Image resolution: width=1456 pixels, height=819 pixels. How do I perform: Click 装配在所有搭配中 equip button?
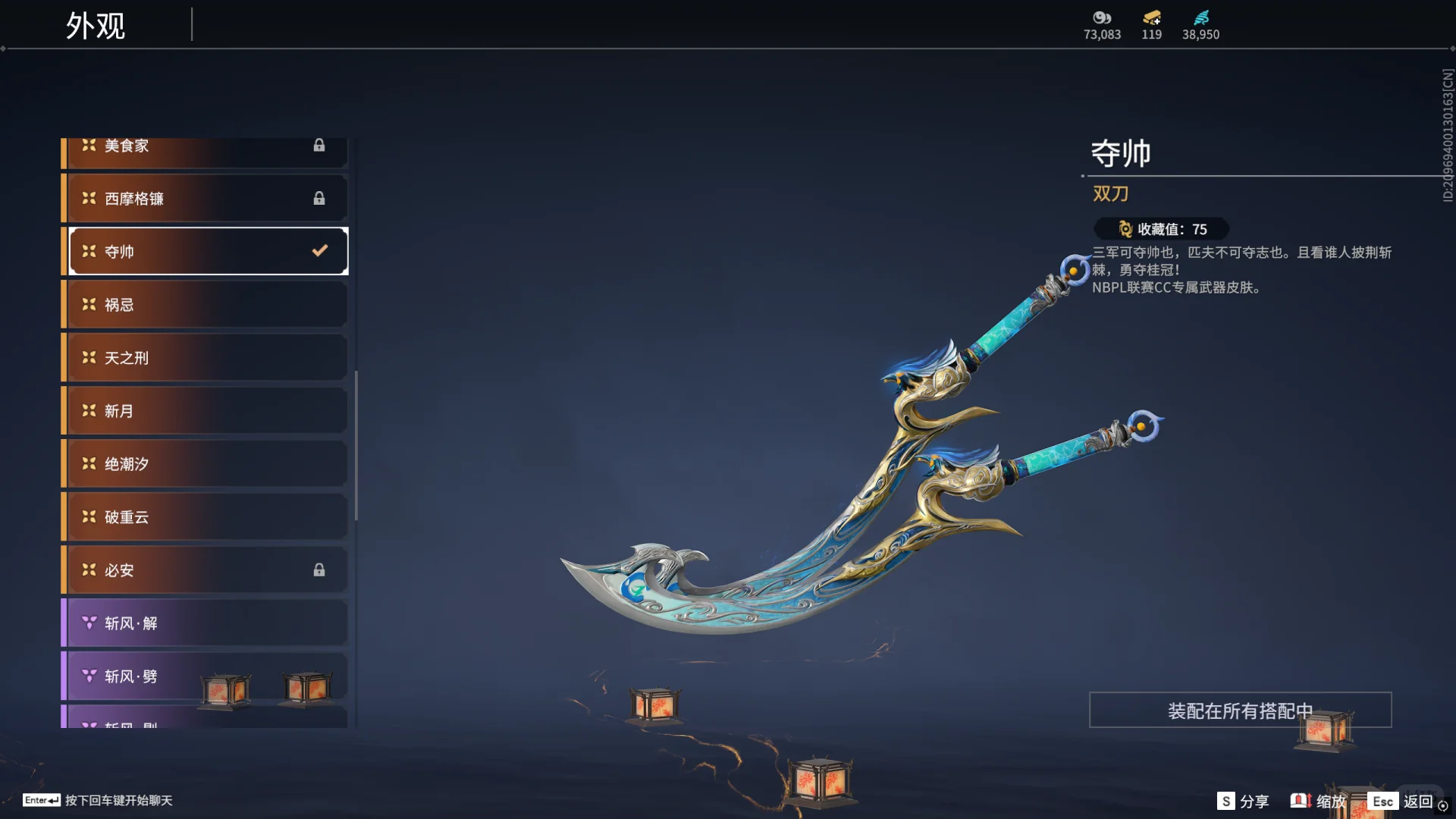[1240, 711]
